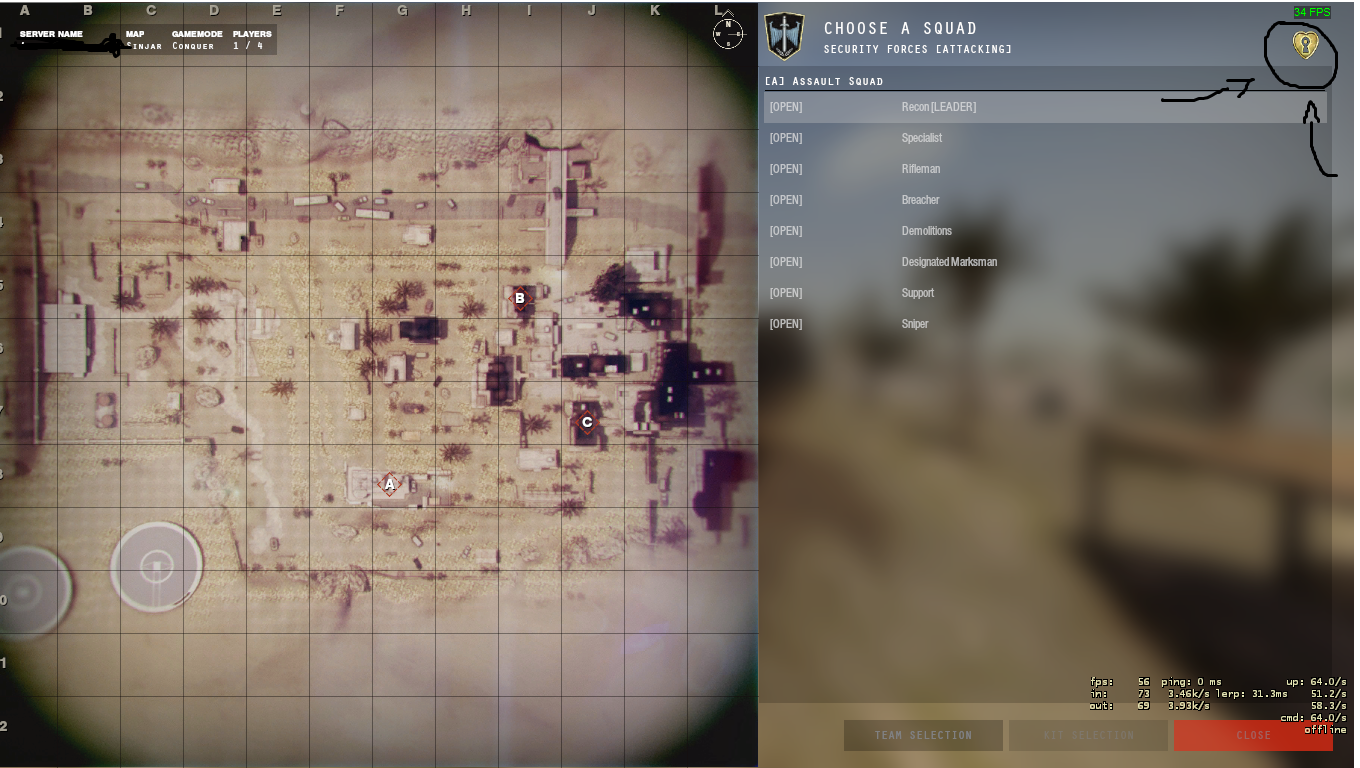Click the faction shield emblem on the squad panel
1360x768 pixels.
[786, 34]
